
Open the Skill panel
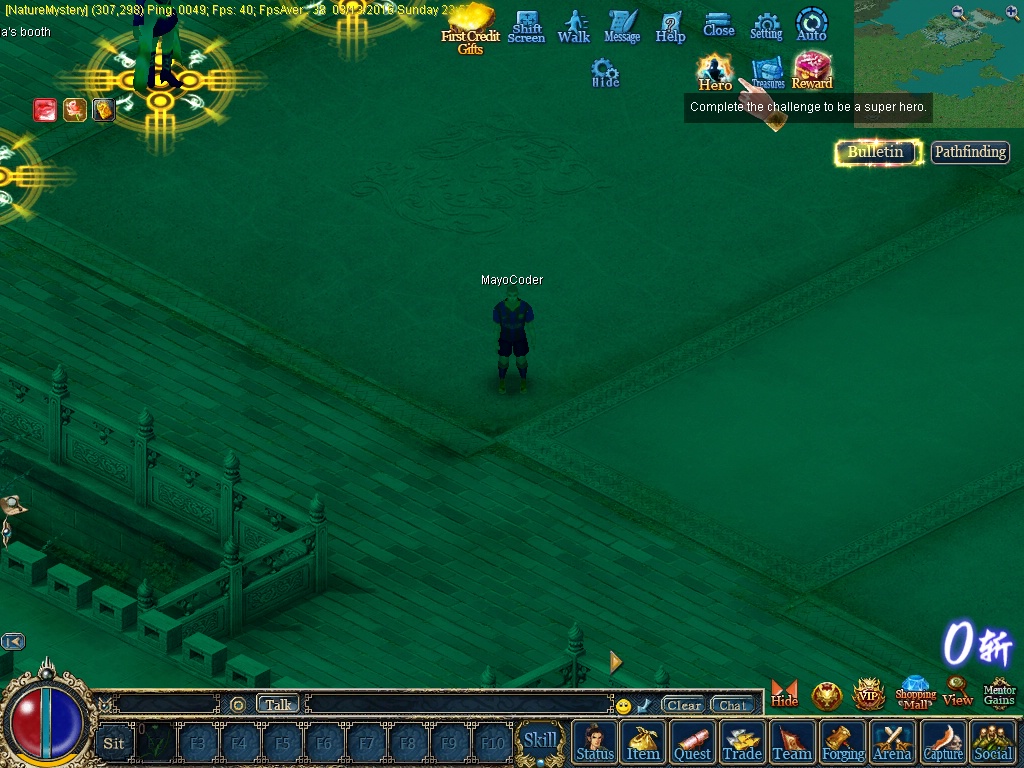click(540, 741)
